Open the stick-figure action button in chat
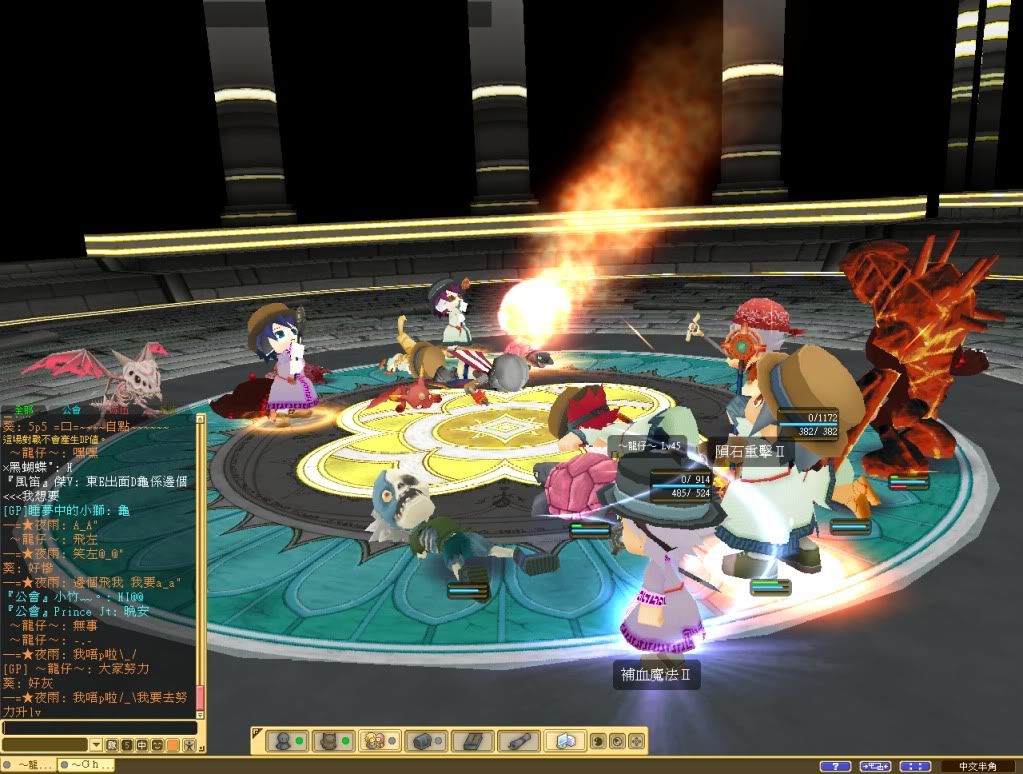 point(188,745)
